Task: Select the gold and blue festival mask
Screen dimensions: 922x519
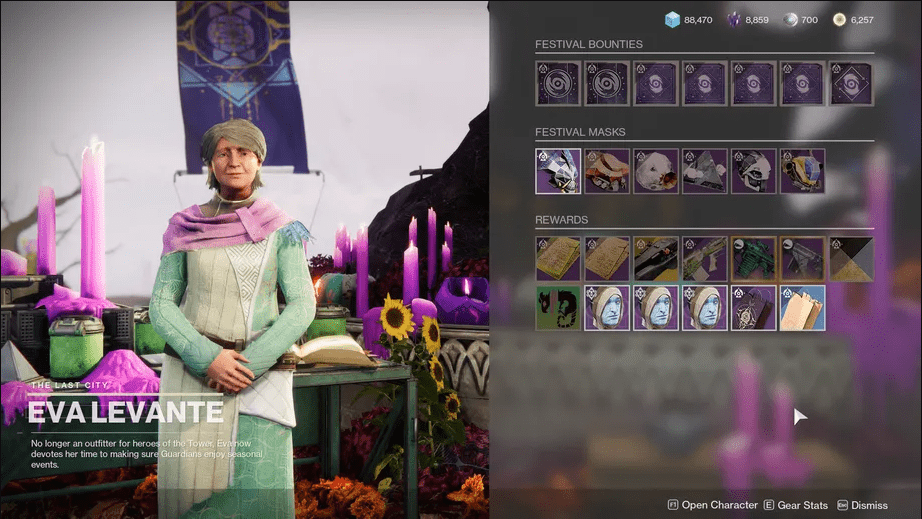Action: point(802,171)
